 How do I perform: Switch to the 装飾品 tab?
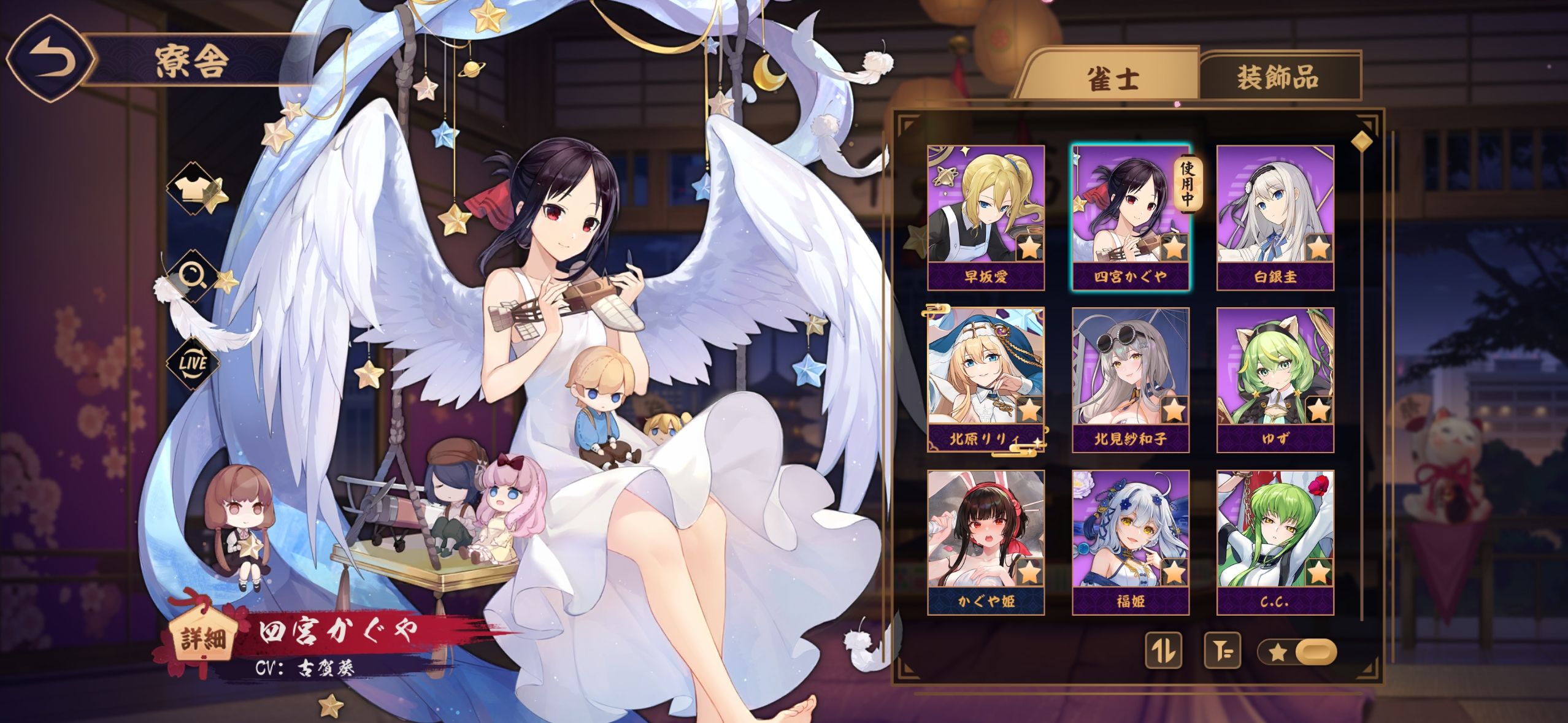[x=1278, y=77]
